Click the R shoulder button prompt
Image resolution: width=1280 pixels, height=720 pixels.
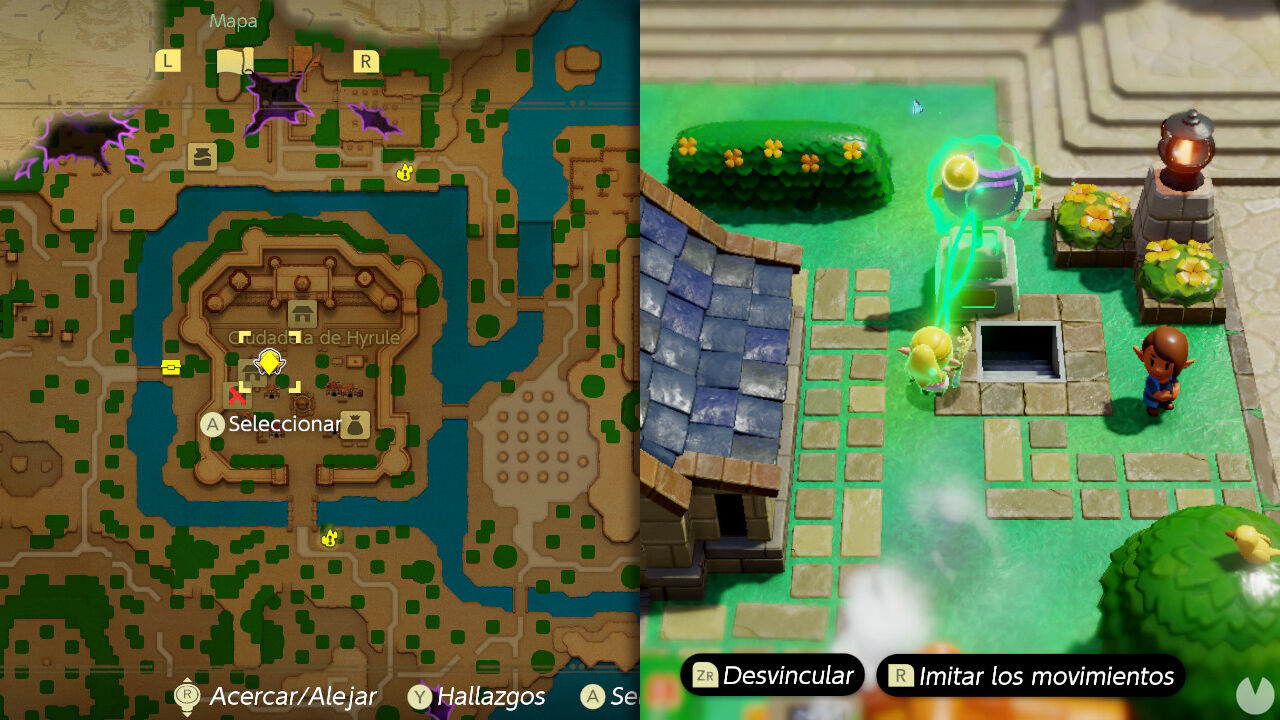pos(365,62)
